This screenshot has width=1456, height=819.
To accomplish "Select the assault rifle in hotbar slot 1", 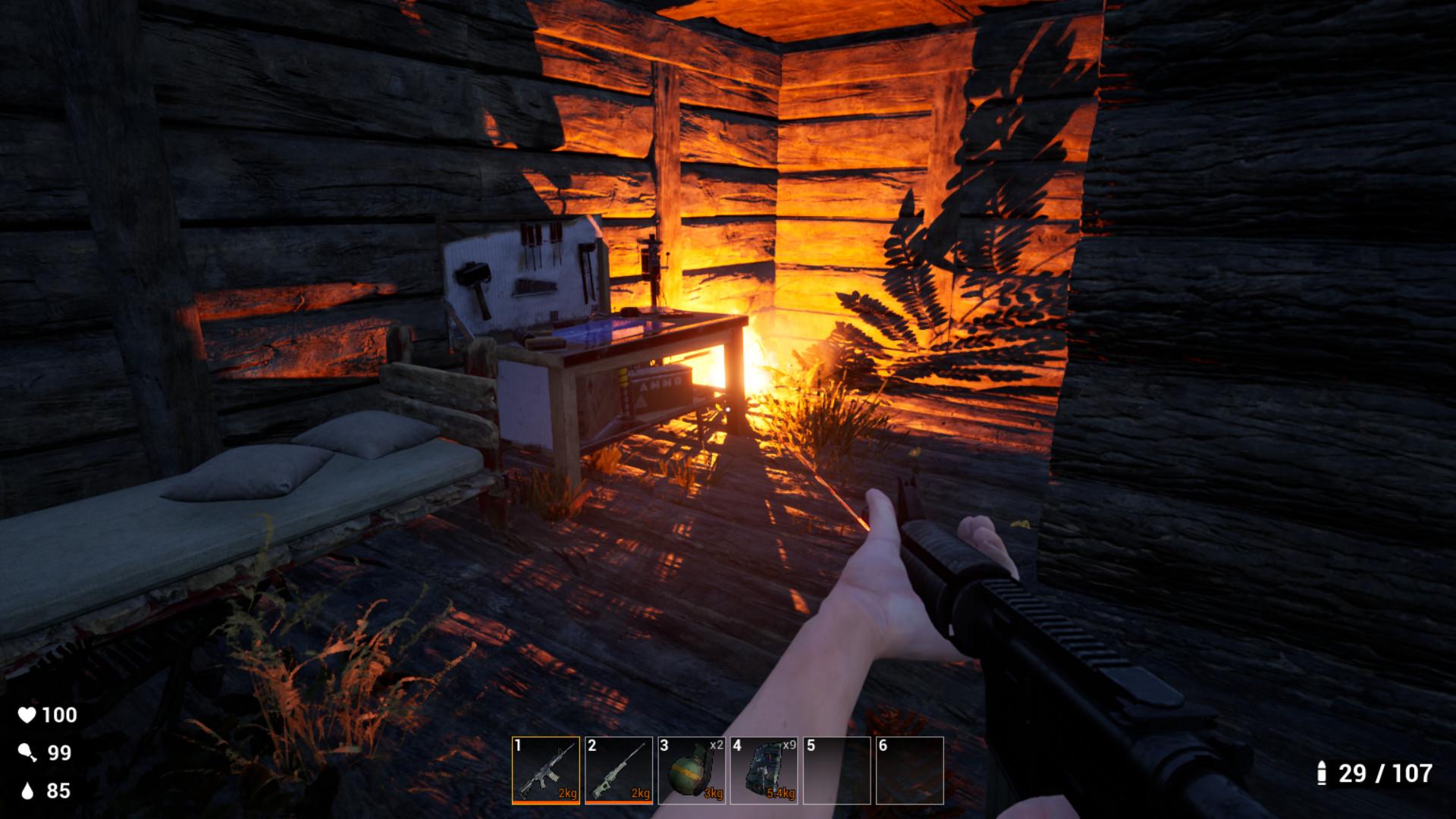I will (x=548, y=768).
